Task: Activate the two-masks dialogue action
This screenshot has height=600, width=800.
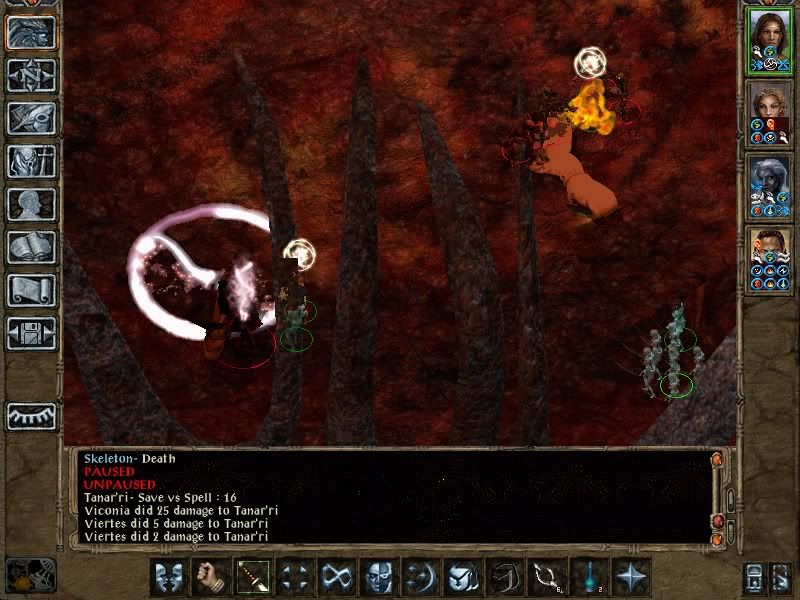Action: point(169,577)
